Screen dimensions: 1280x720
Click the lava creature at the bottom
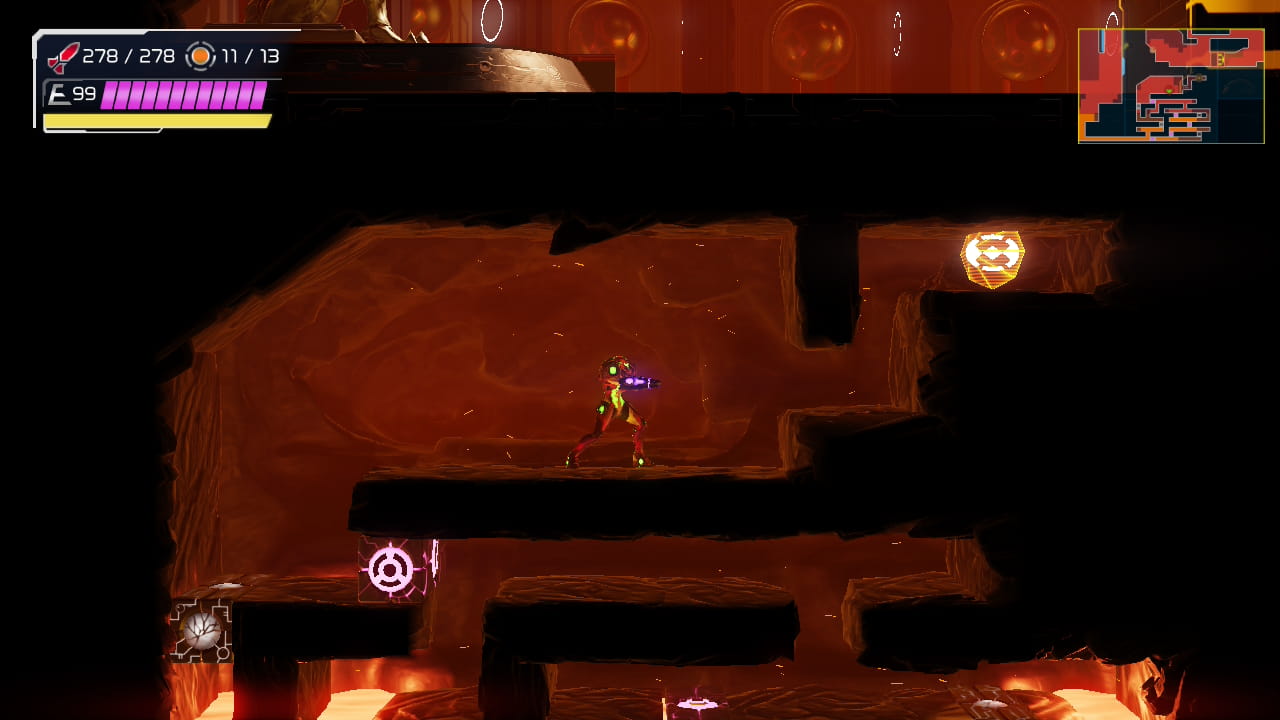pyautogui.click(x=695, y=705)
